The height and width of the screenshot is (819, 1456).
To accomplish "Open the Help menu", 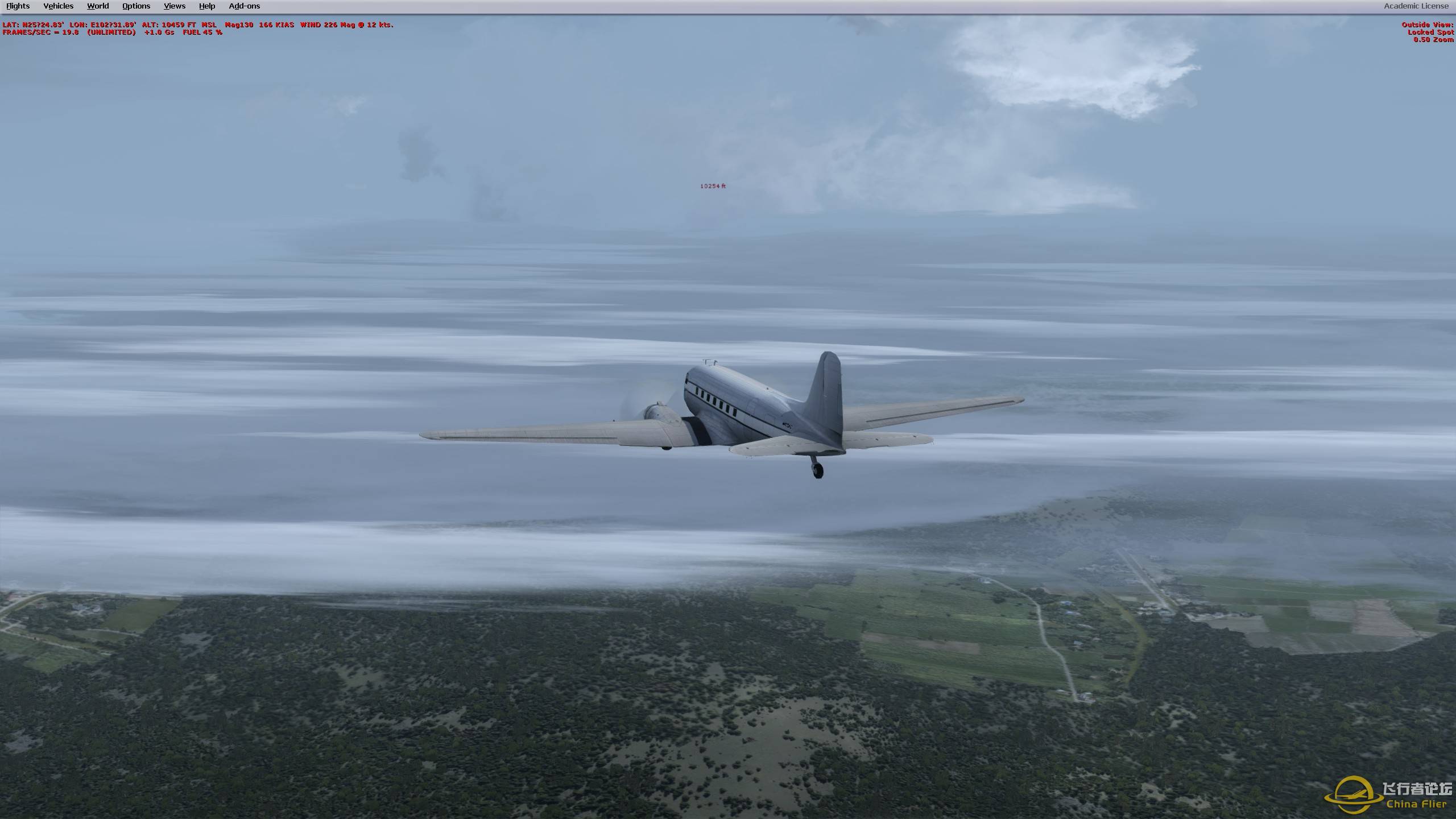I will (206, 6).
